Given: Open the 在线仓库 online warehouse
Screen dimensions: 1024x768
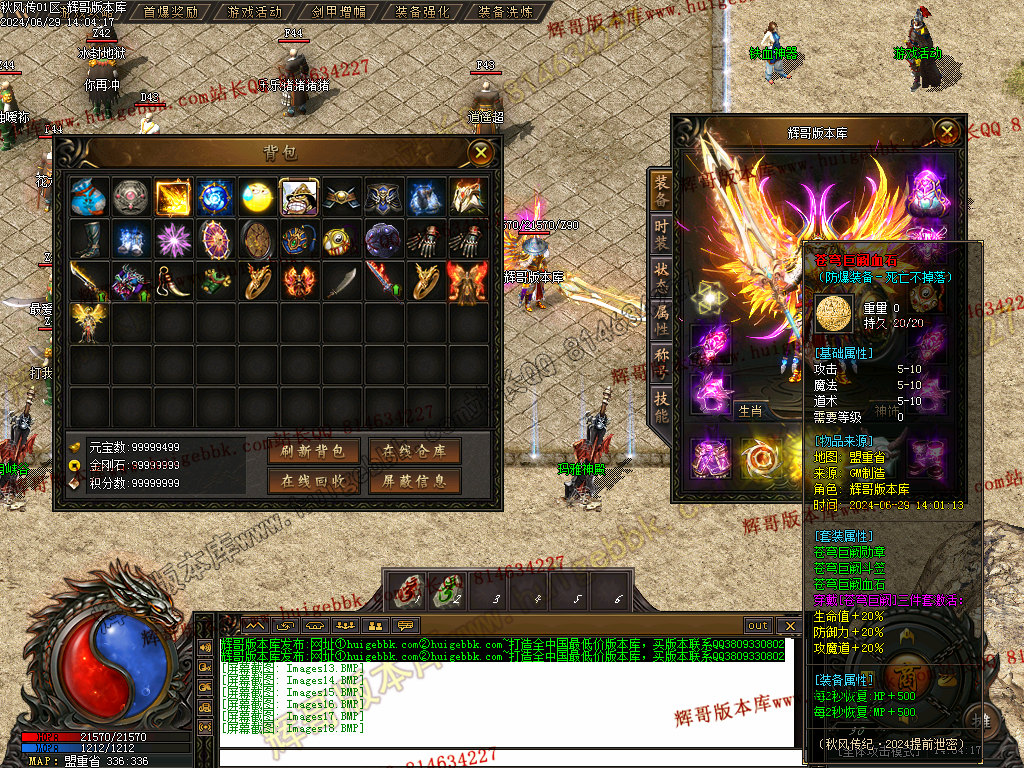Looking at the screenshot, I should pyautogui.click(x=414, y=451).
